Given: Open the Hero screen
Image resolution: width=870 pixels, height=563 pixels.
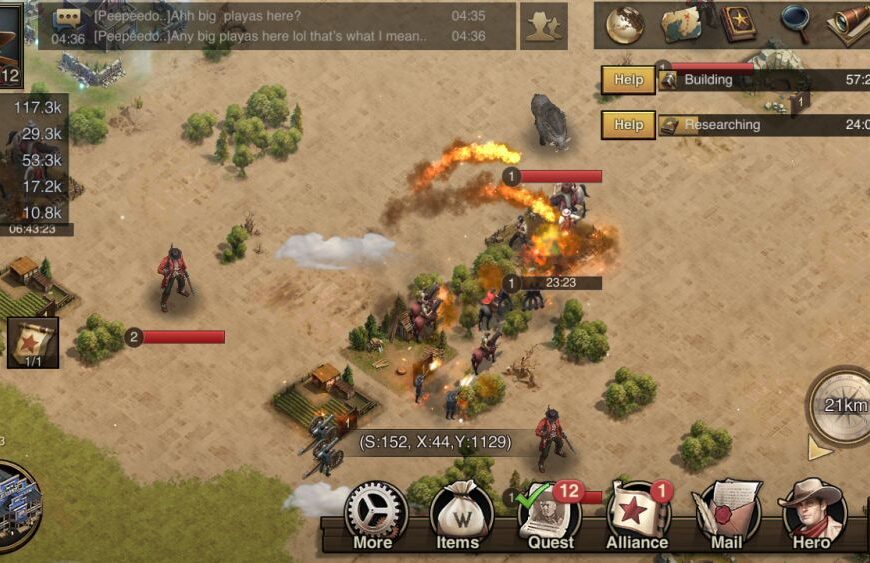Looking at the screenshot, I should [812, 512].
